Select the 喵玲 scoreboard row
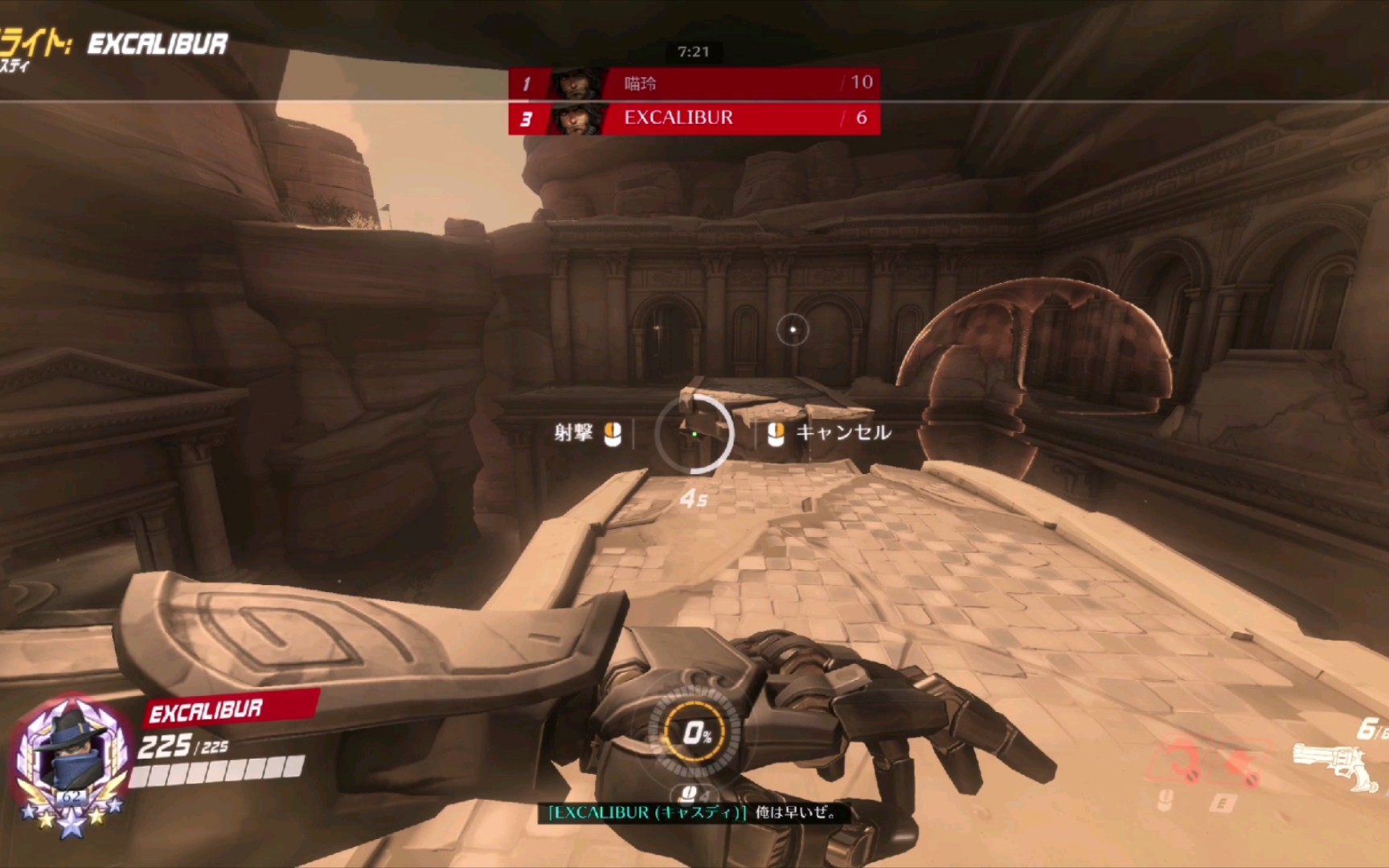 point(694,83)
